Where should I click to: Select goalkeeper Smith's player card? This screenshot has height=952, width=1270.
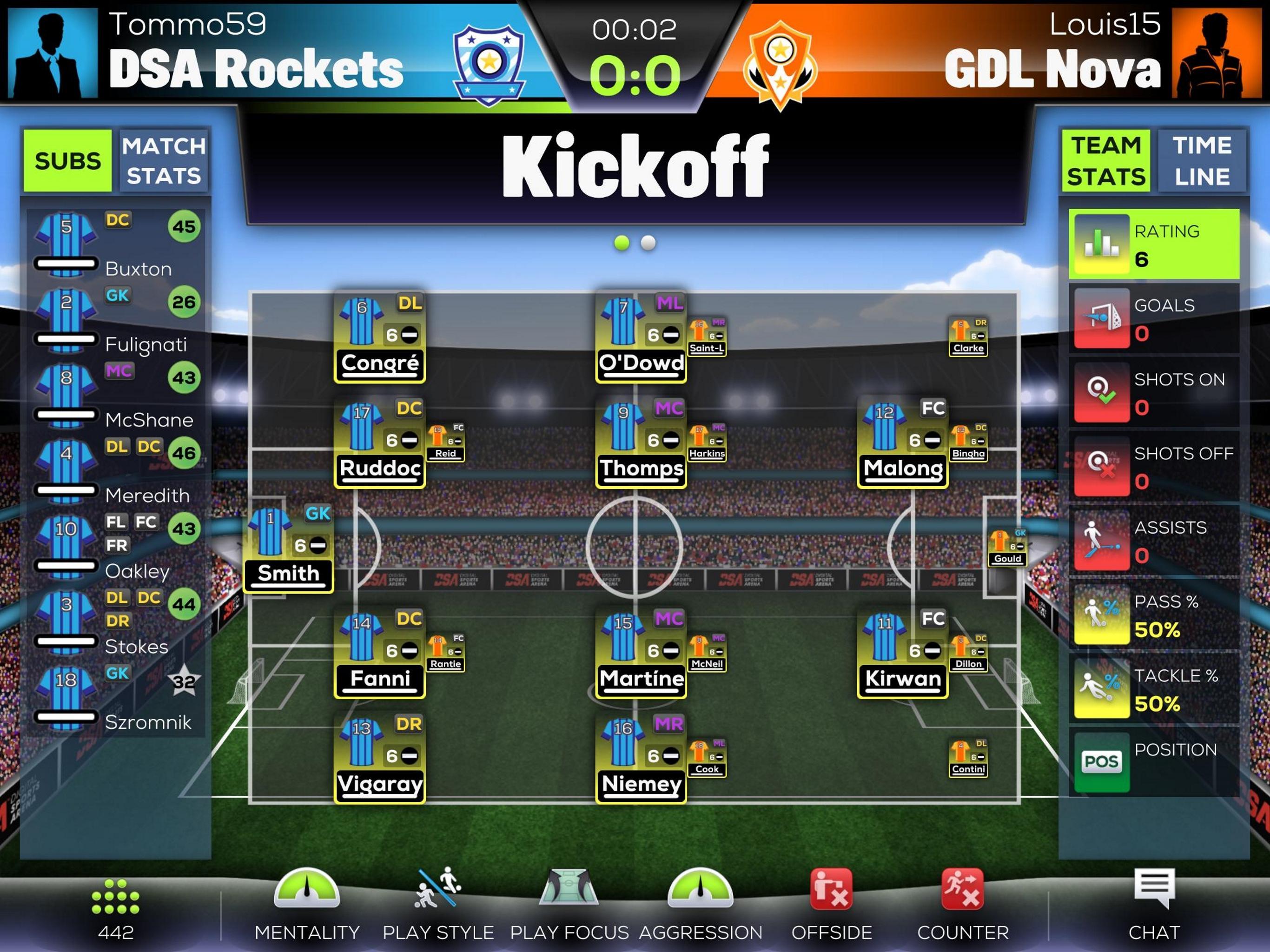click(x=288, y=549)
